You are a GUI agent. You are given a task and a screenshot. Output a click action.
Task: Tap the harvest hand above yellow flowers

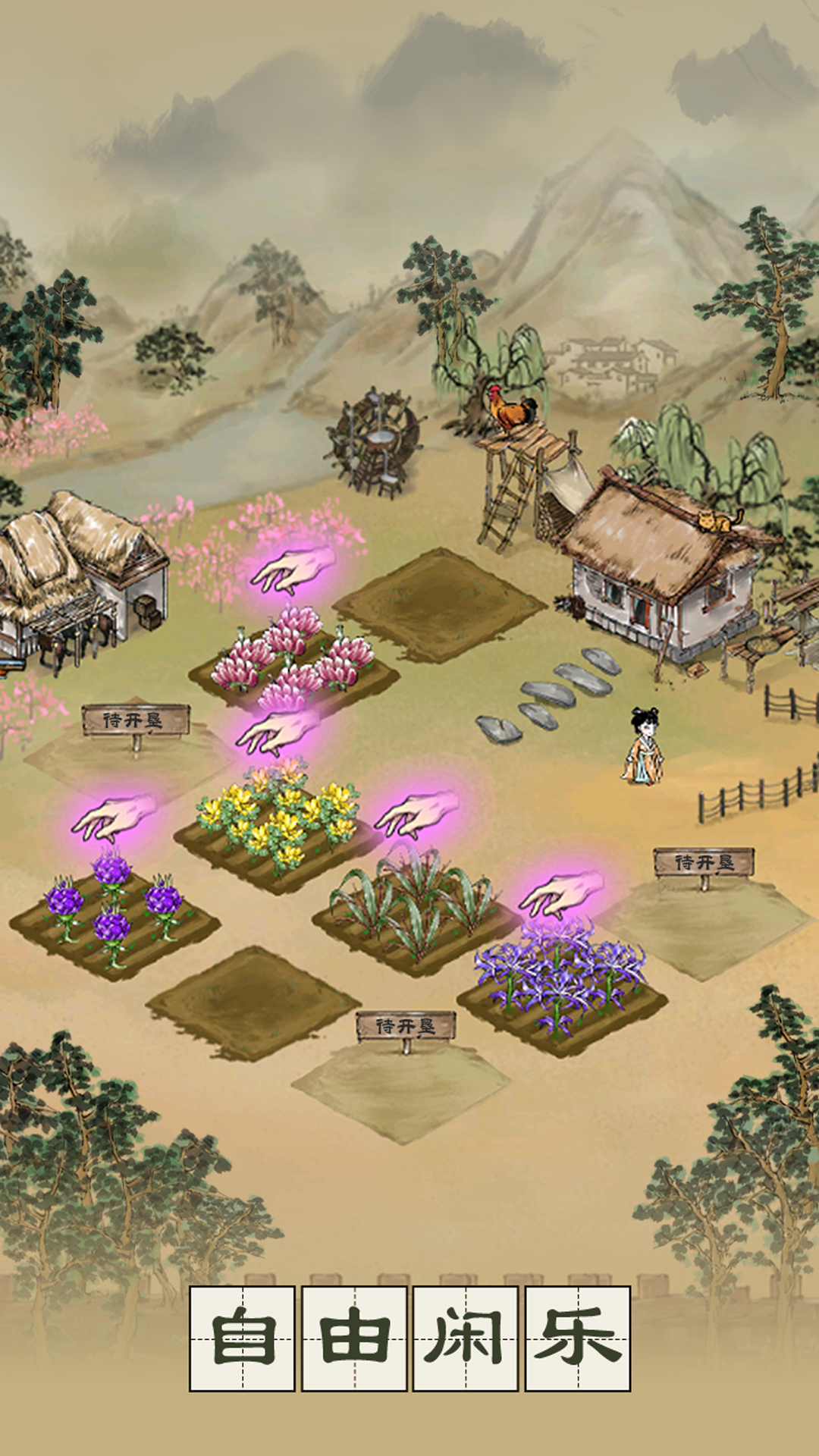277,733
